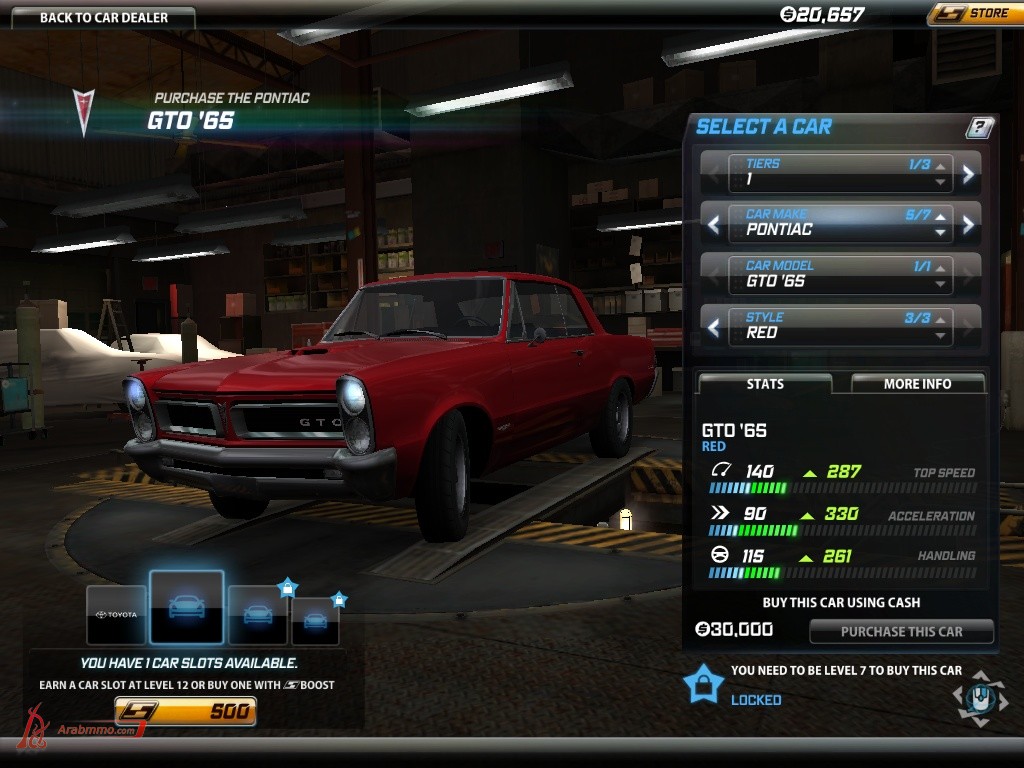1024x768 pixels.
Task: Switch to the previous car make
Action: click(x=713, y=224)
